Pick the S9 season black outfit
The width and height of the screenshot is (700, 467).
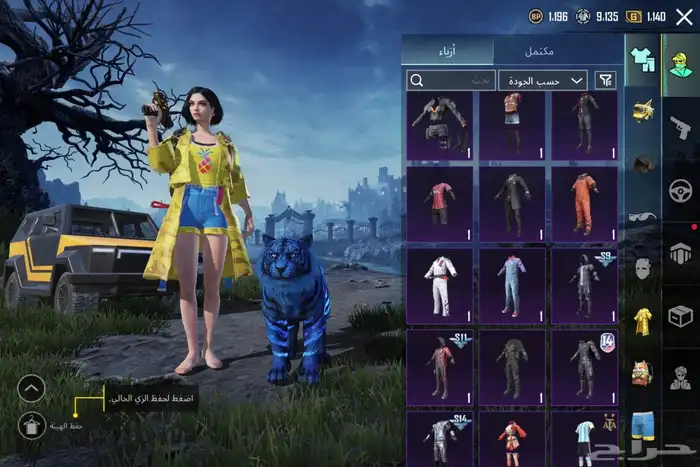click(584, 285)
